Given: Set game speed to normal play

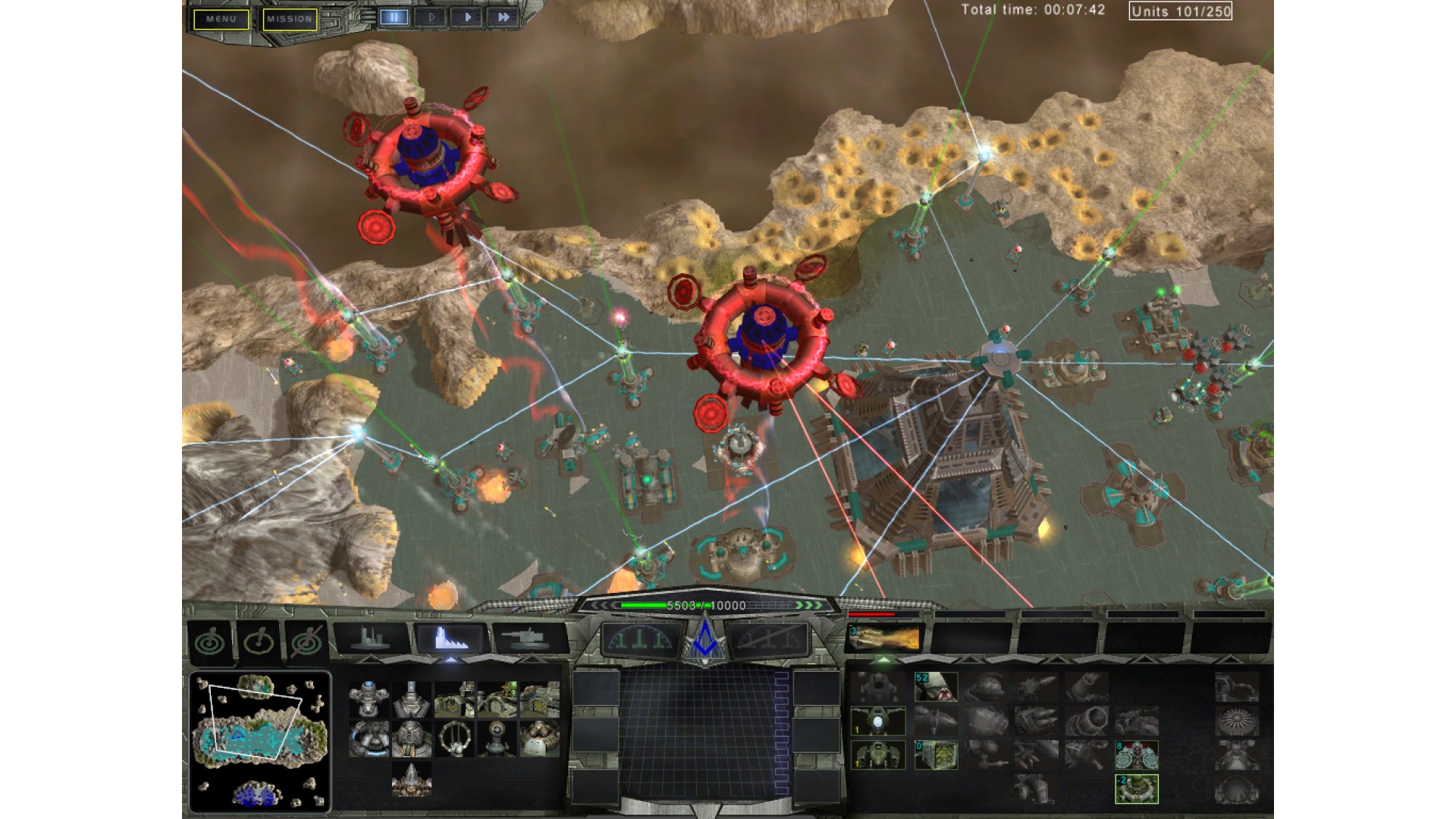Looking at the screenshot, I should point(466,17).
